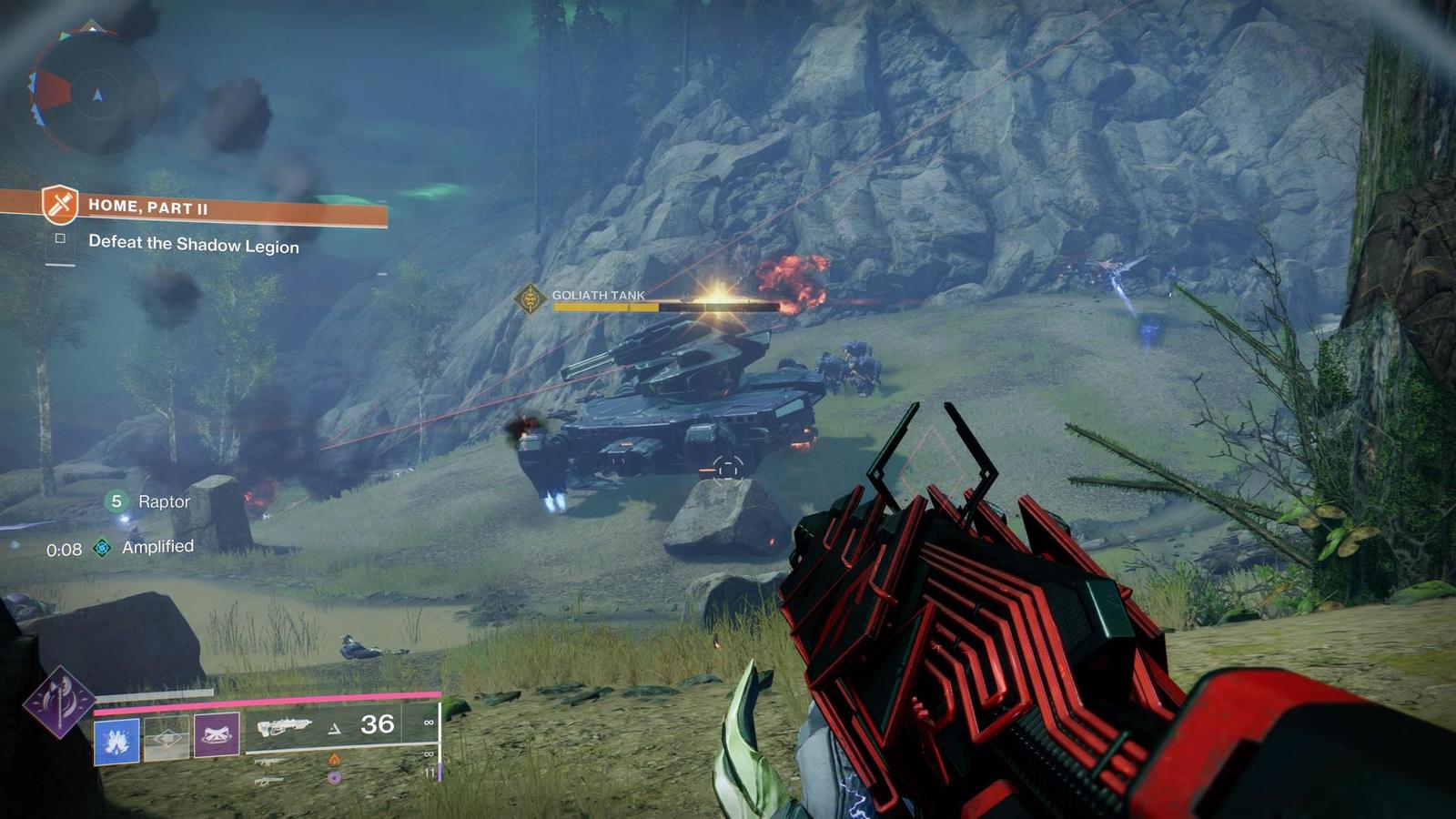Screen dimensions: 1456x819
Task: Switch to the orange solar secondary weapon
Action: coord(333,759)
